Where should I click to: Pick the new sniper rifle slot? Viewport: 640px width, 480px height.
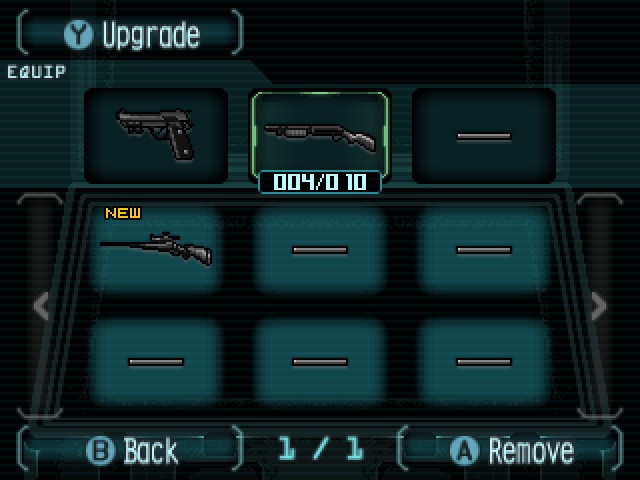coord(156,249)
